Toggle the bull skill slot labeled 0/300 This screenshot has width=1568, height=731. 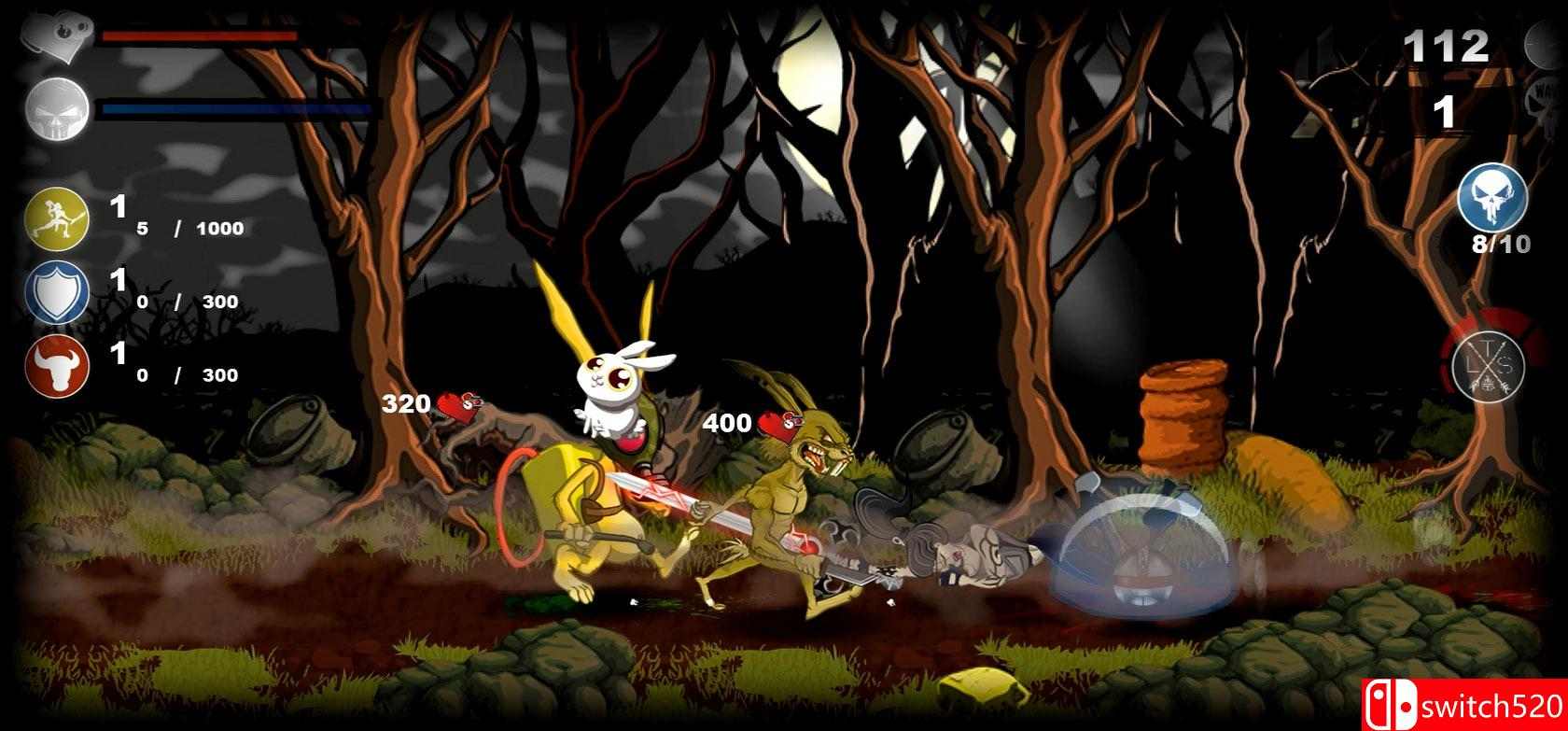(177, 376)
